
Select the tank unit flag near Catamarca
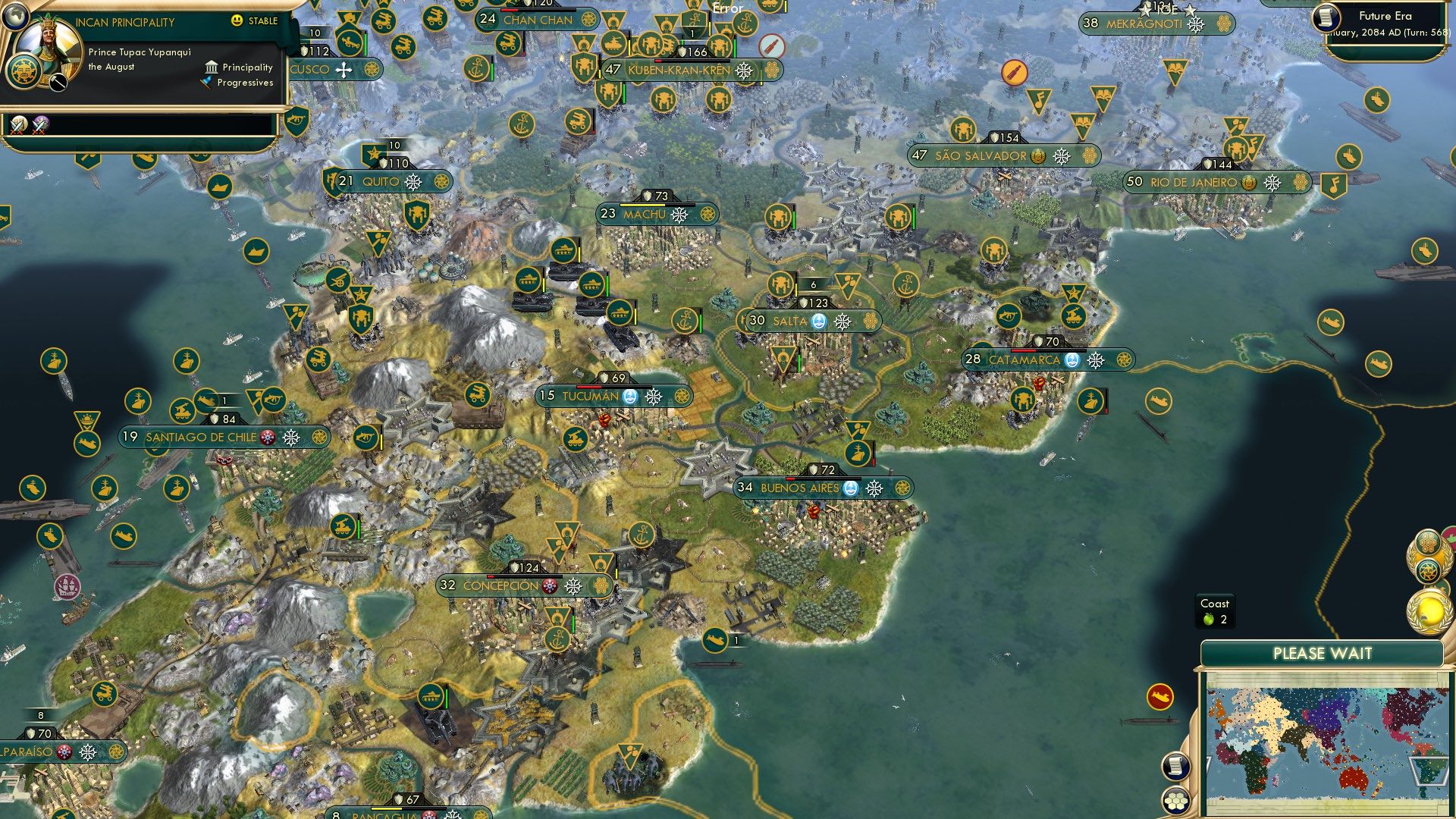1073,317
